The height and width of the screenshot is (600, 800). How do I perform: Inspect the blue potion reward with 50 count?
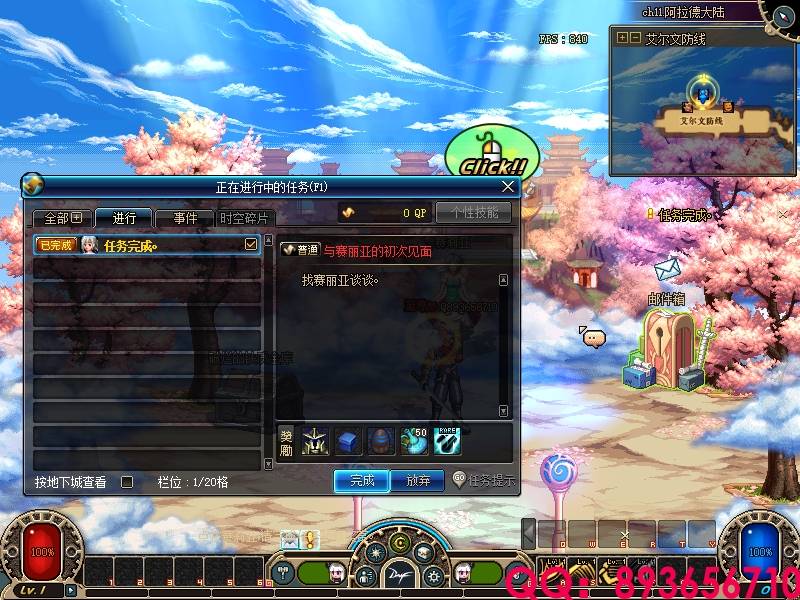(x=415, y=441)
